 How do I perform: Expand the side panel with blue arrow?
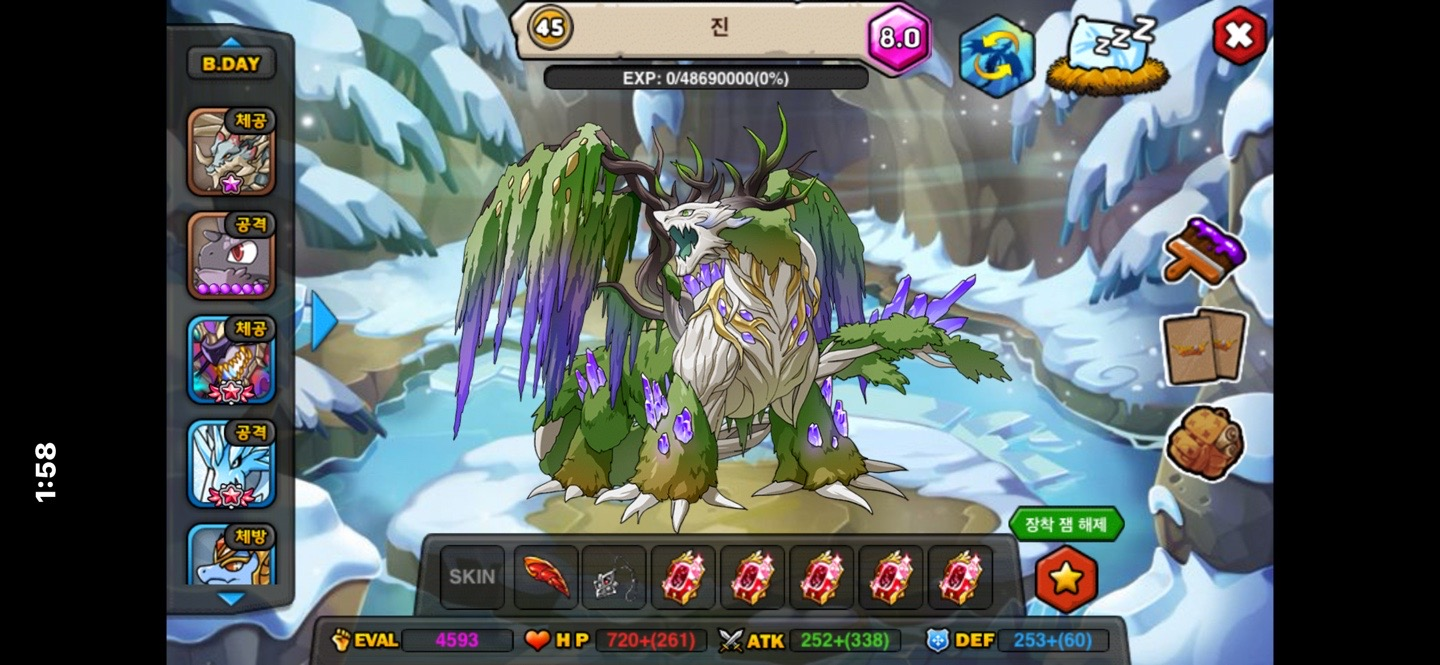point(322,320)
